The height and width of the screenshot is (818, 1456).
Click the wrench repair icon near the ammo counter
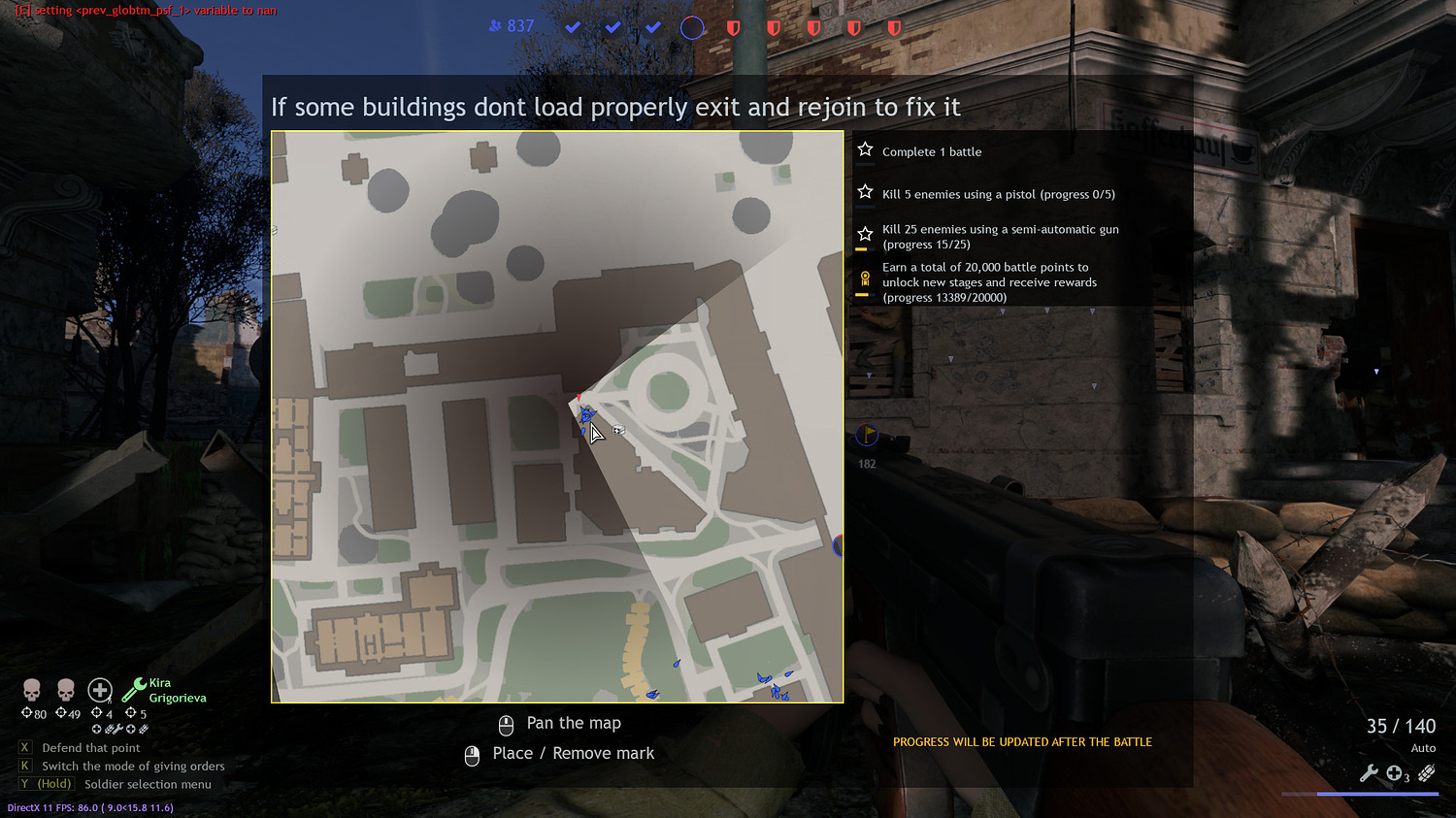tap(1371, 773)
